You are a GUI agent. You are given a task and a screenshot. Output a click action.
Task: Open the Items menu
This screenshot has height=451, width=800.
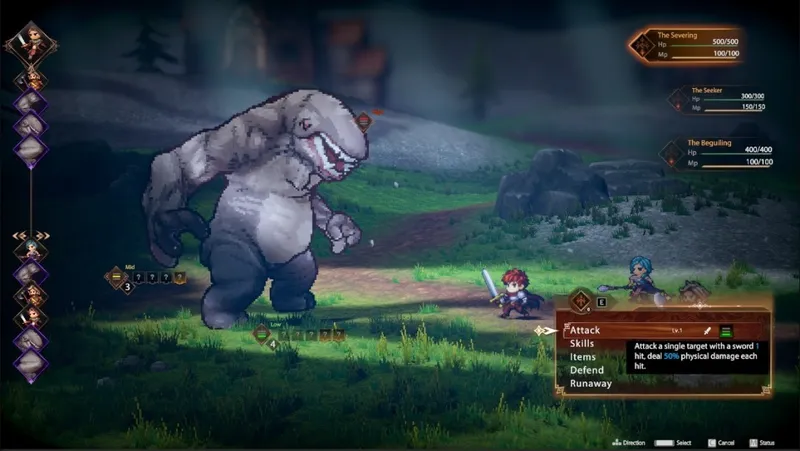point(583,356)
